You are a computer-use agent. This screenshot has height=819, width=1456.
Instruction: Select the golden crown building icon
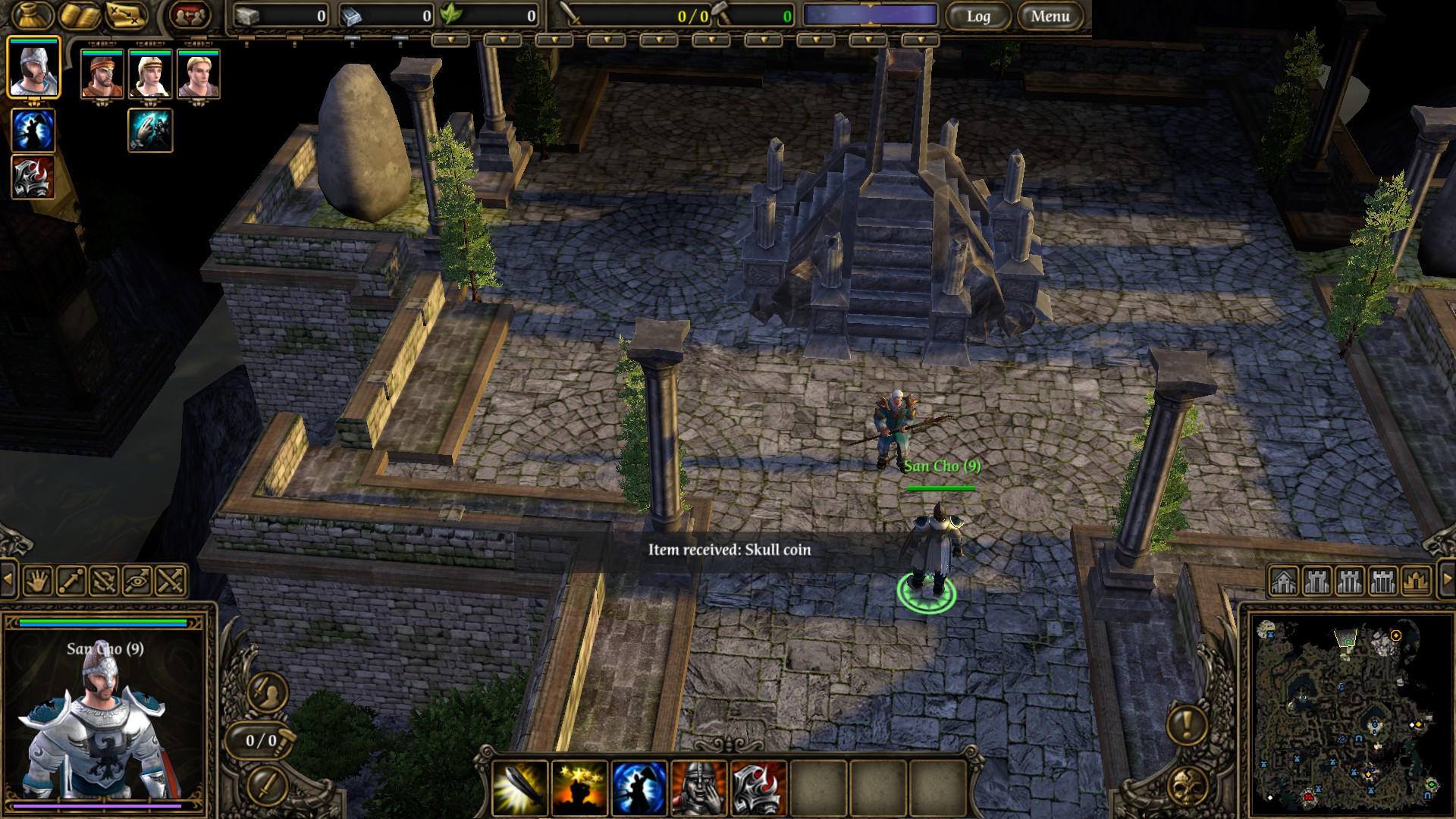click(x=1416, y=582)
